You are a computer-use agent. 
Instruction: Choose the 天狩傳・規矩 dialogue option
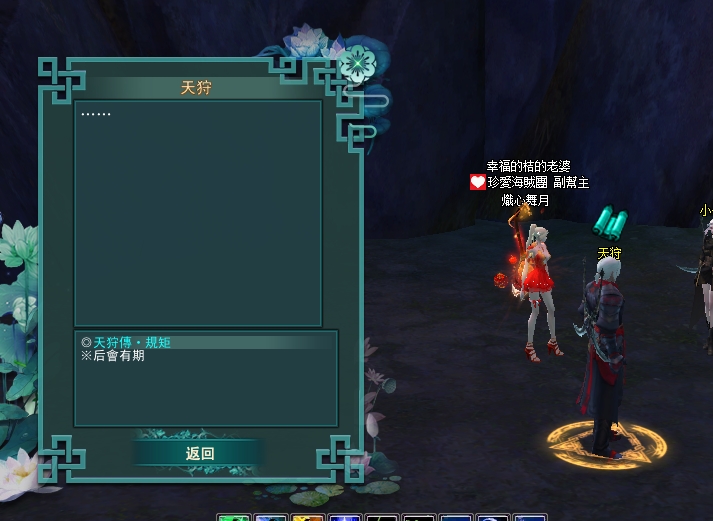coord(132,342)
